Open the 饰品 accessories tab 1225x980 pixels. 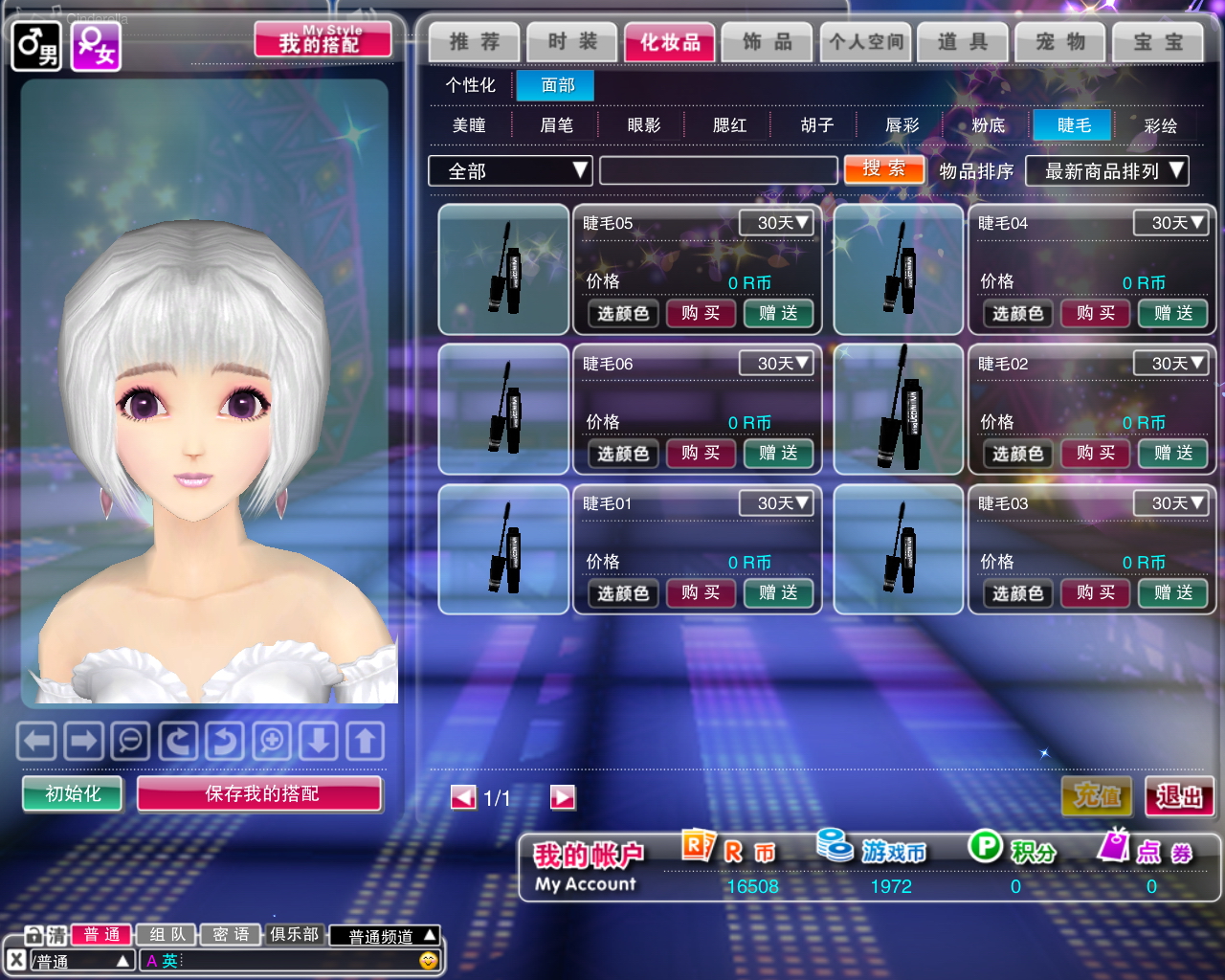[x=767, y=42]
